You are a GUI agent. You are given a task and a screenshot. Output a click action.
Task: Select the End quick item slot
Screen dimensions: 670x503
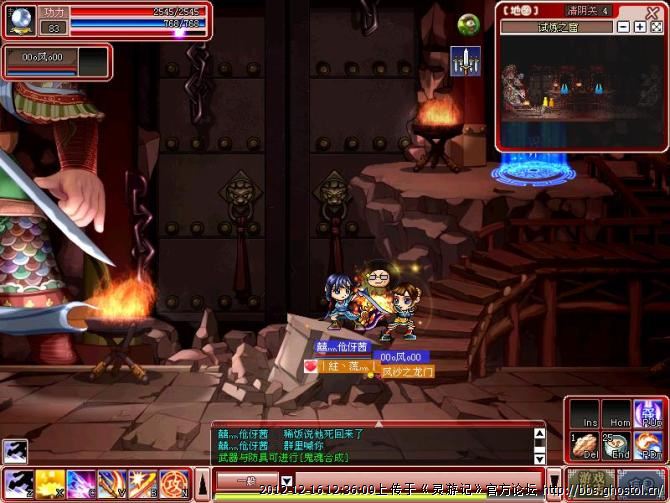pyautogui.click(x=616, y=446)
